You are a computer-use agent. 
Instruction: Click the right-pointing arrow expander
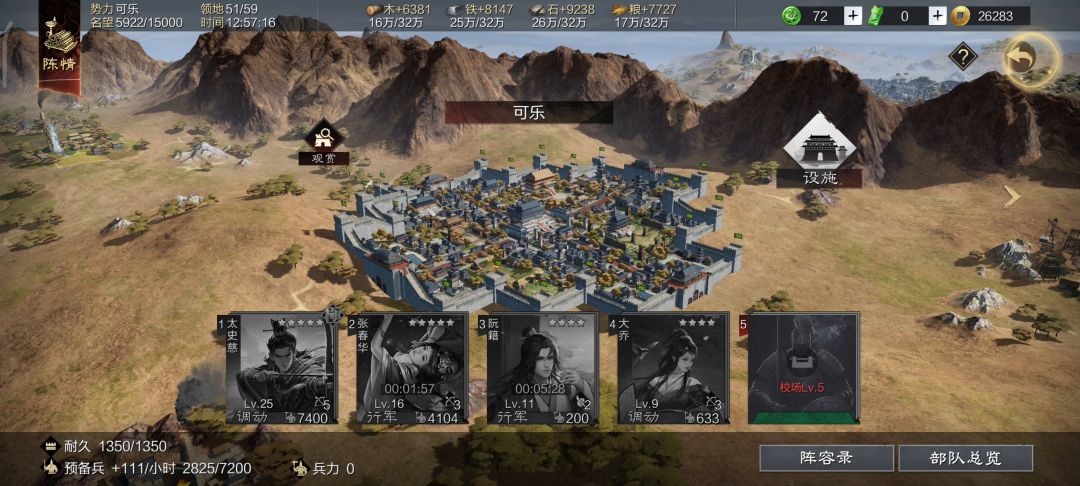1013,196
